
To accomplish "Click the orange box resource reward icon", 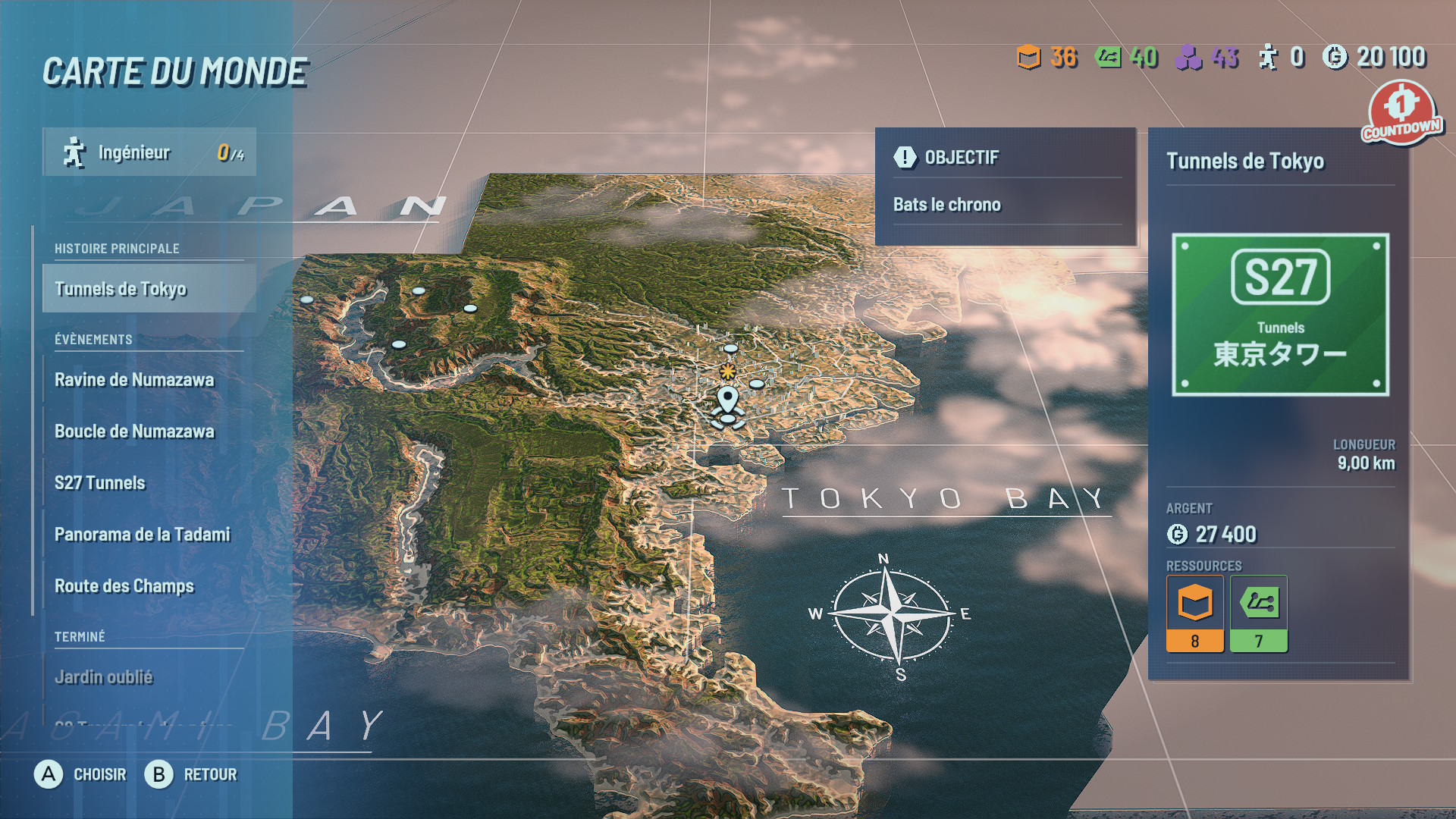I will coord(1194,613).
